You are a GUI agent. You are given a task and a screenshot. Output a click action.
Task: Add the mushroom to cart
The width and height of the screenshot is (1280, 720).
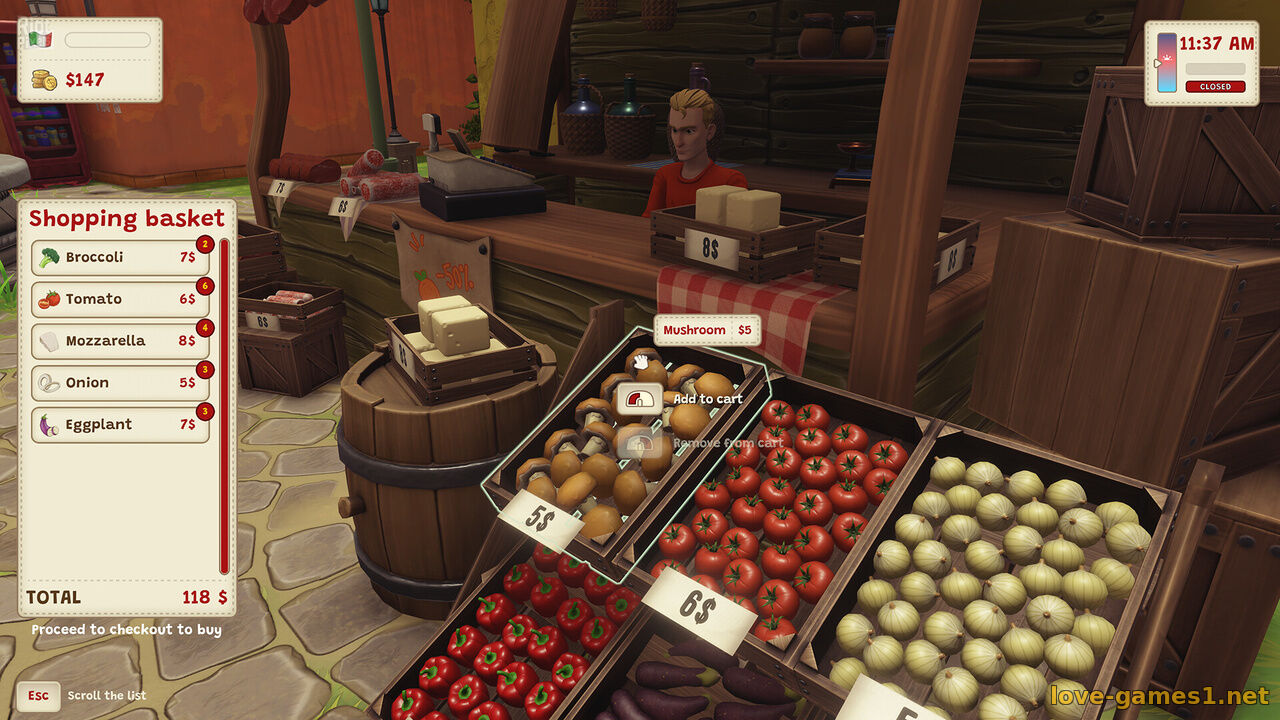640,400
